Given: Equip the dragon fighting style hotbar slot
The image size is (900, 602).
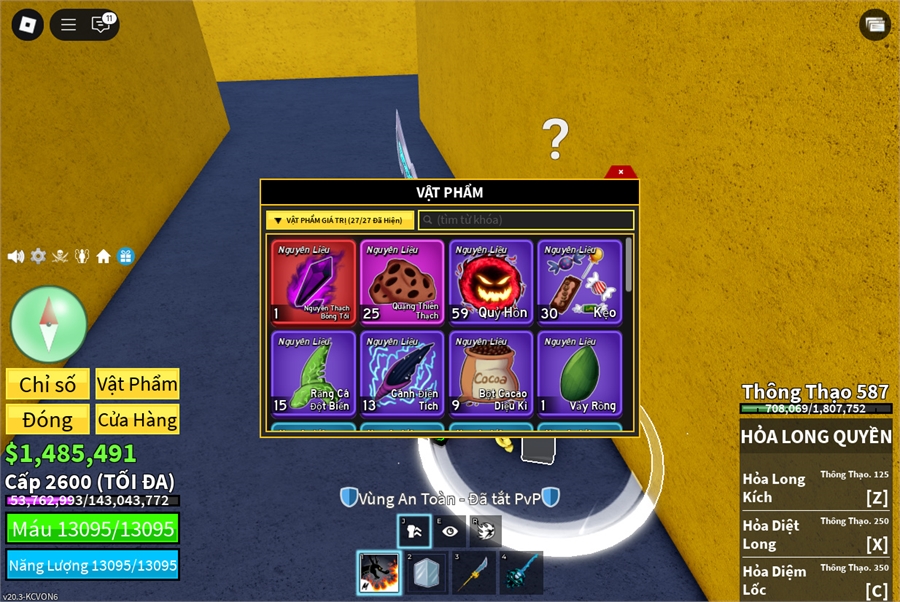Looking at the screenshot, I should (x=379, y=573).
